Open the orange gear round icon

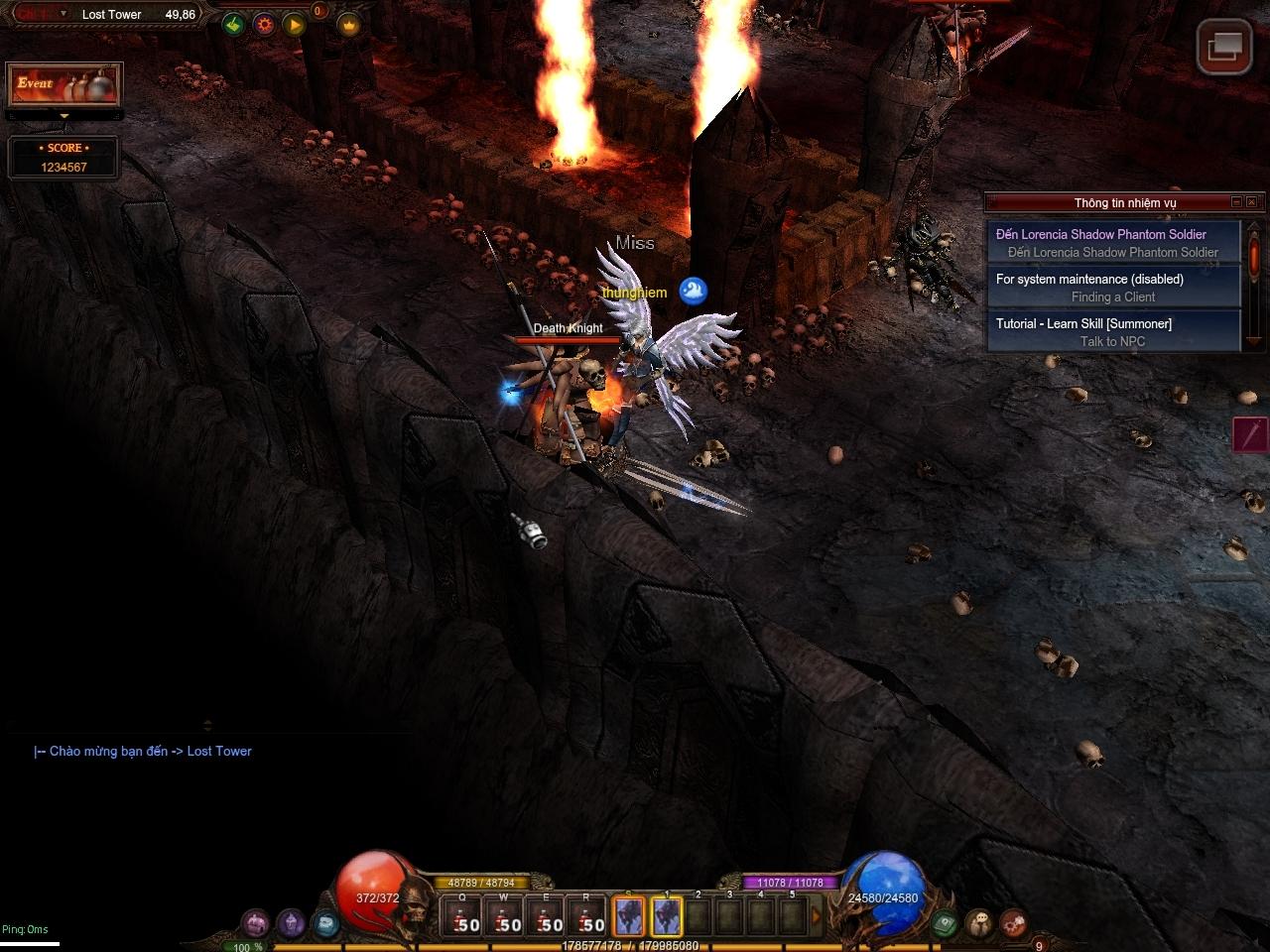[264, 25]
